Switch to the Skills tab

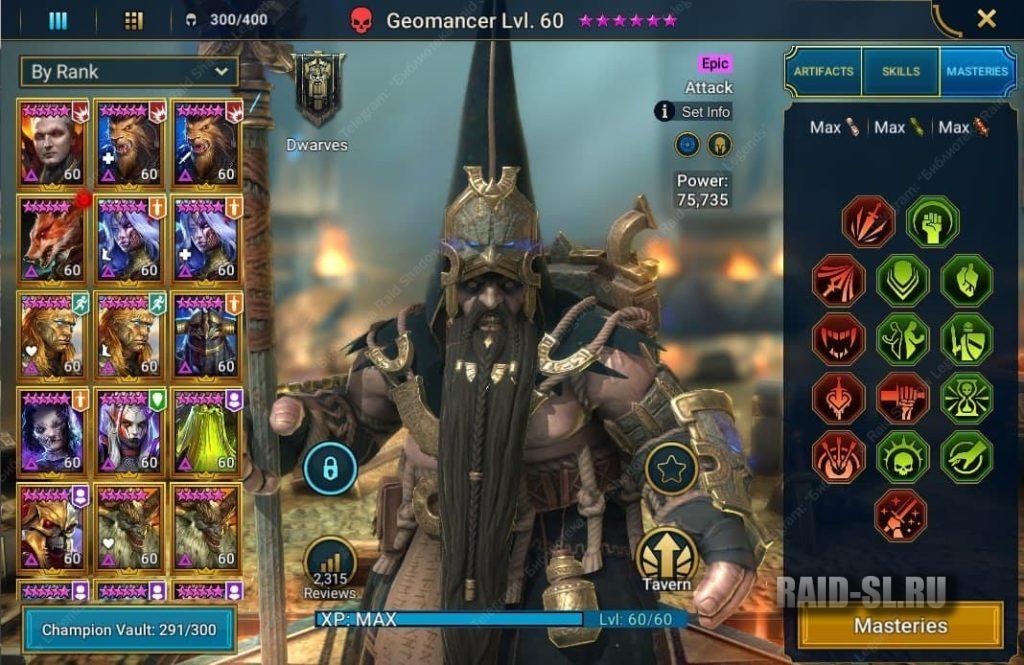901,72
